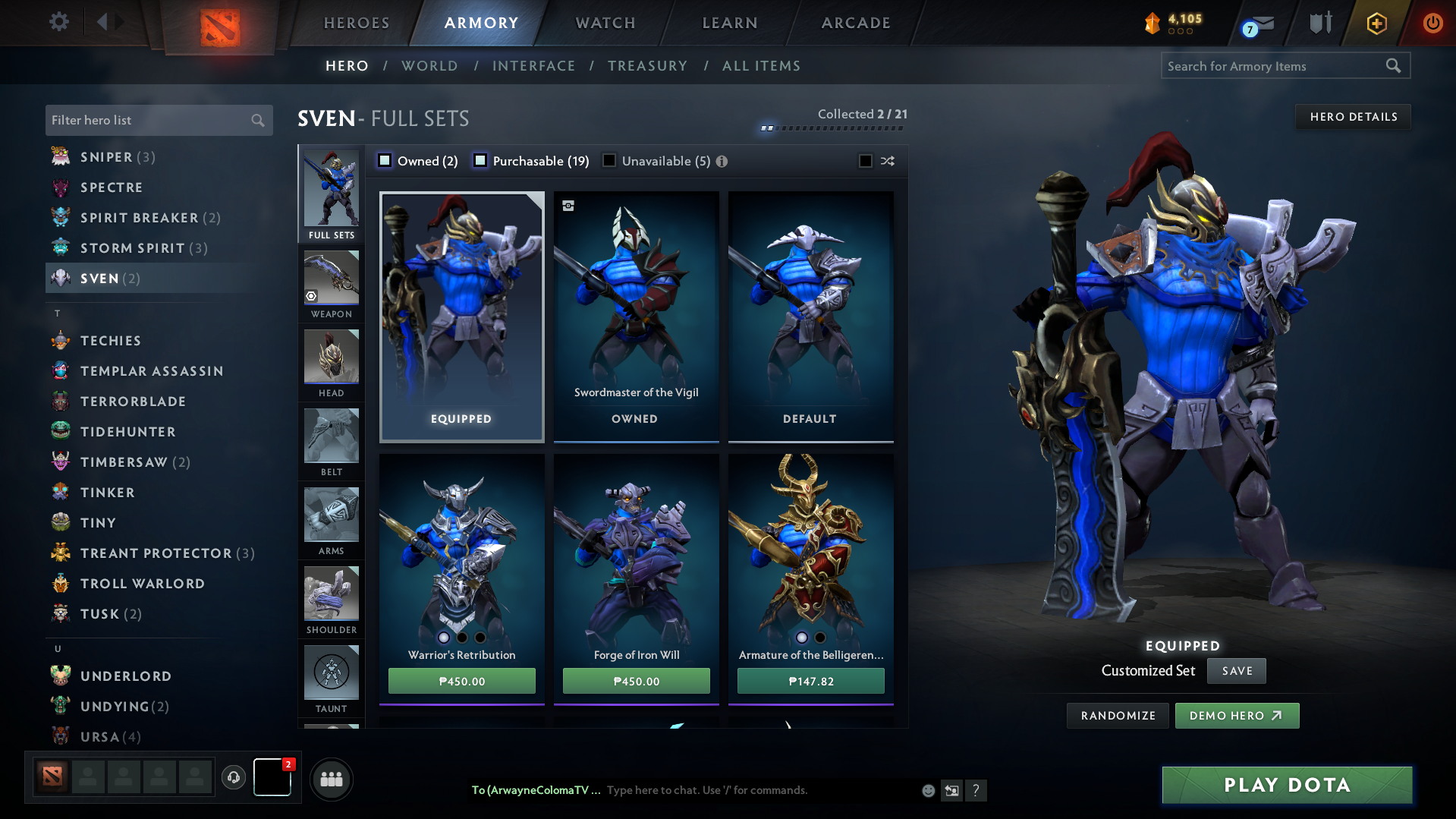
Task: Open the emoticon picker in chat bar
Action: [x=927, y=790]
